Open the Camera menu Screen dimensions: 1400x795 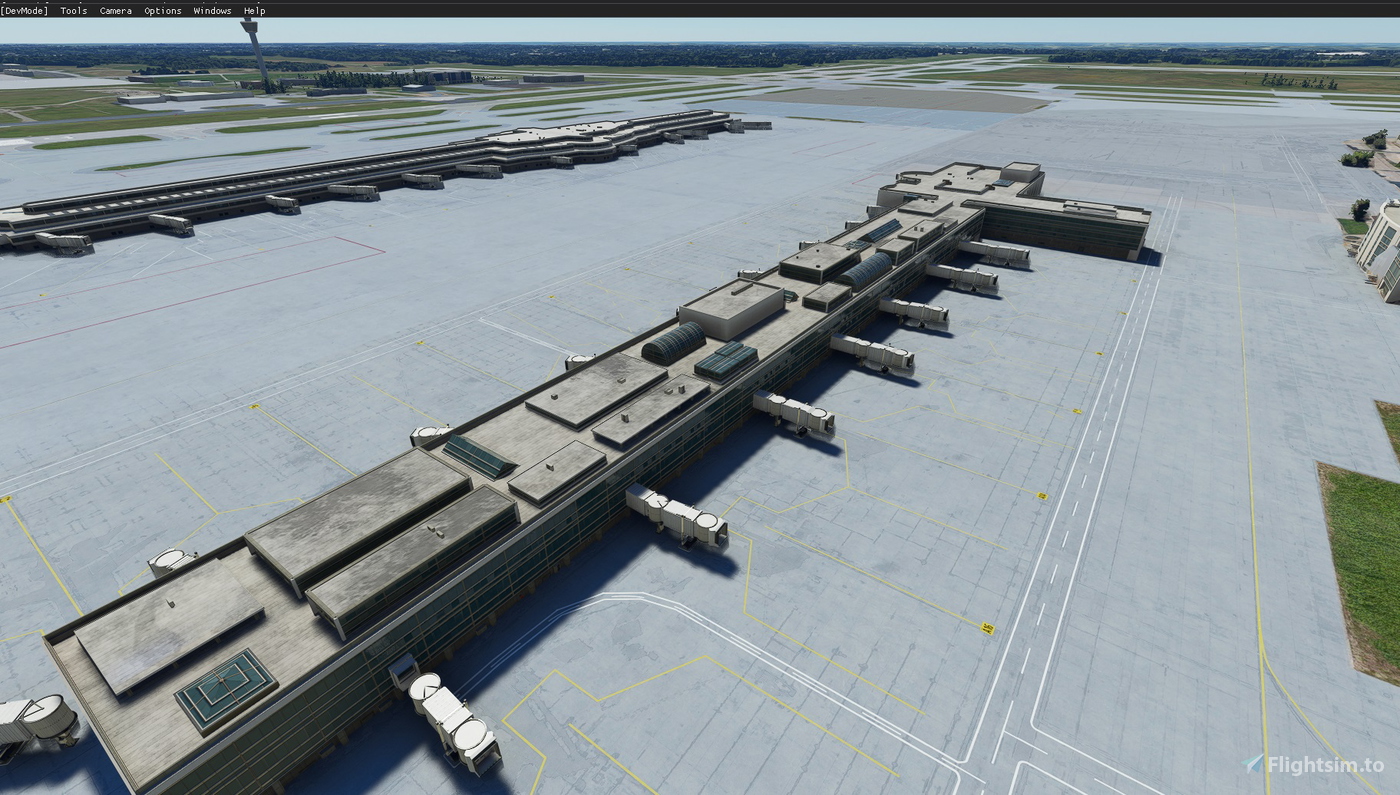click(x=114, y=10)
